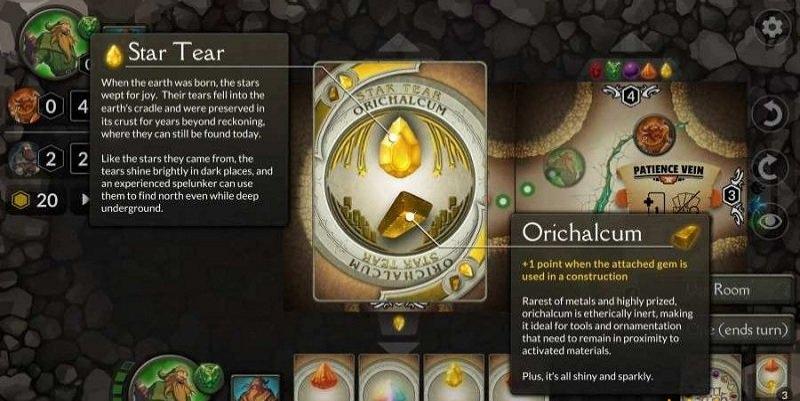Expand the arrow beside the gold counter

point(84,200)
